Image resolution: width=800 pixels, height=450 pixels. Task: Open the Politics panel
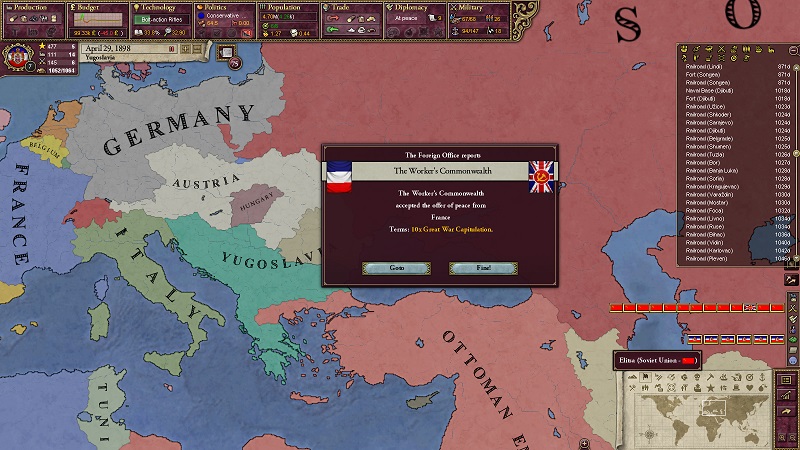[x=225, y=7]
